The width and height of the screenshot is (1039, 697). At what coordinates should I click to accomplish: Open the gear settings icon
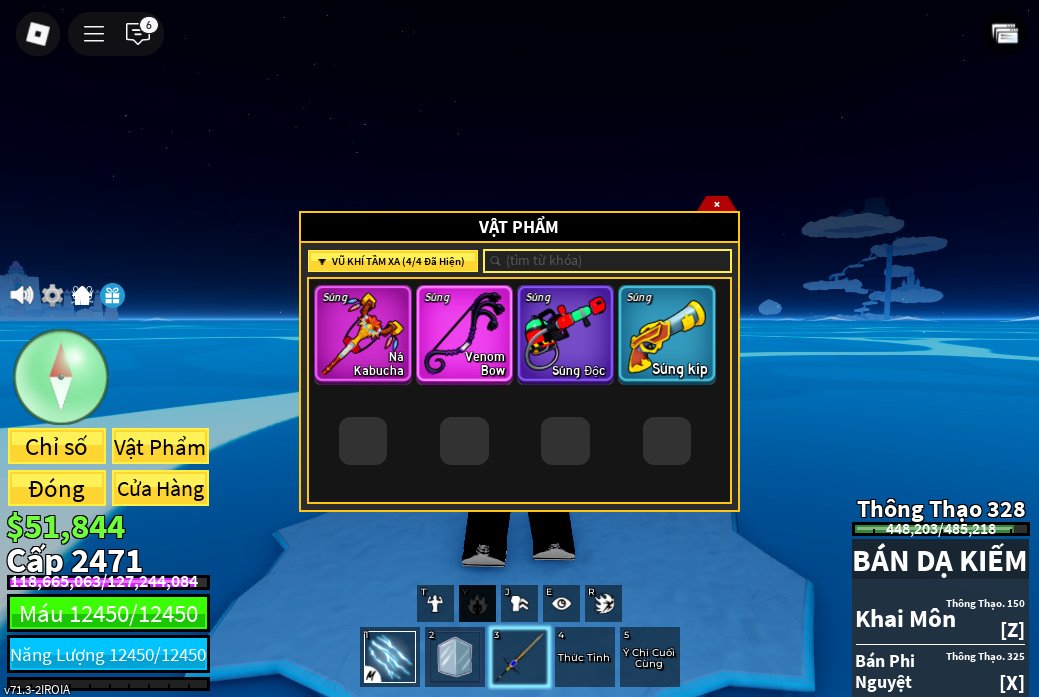(x=52, y=295)
